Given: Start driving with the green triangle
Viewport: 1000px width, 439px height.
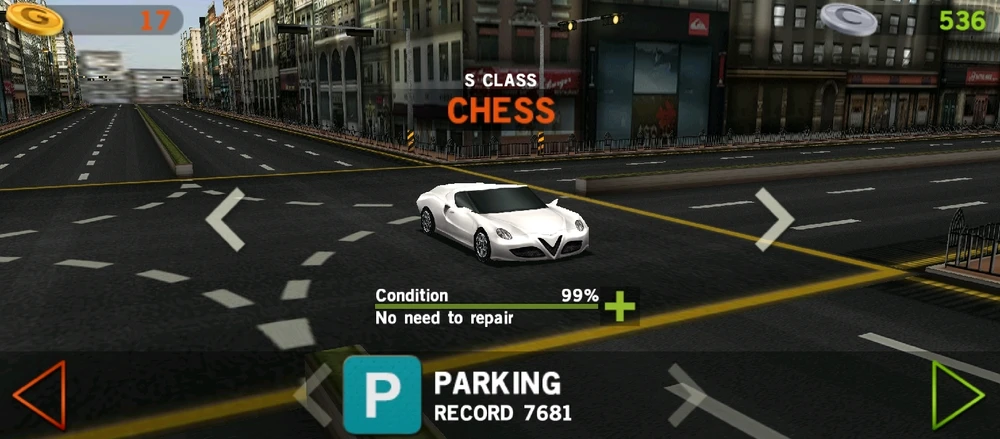Looking at the screenshot, I should 956,395.
